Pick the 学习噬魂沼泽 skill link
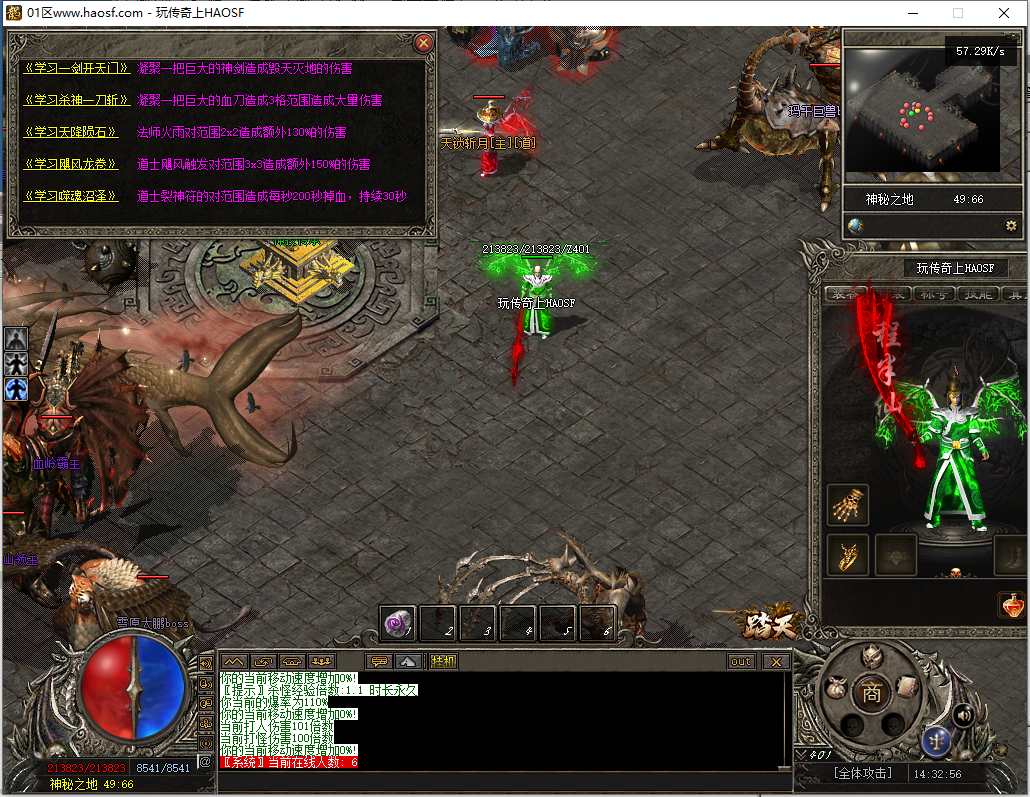Viewport: 1030px width, 797px height. click(x=70, y=196)
